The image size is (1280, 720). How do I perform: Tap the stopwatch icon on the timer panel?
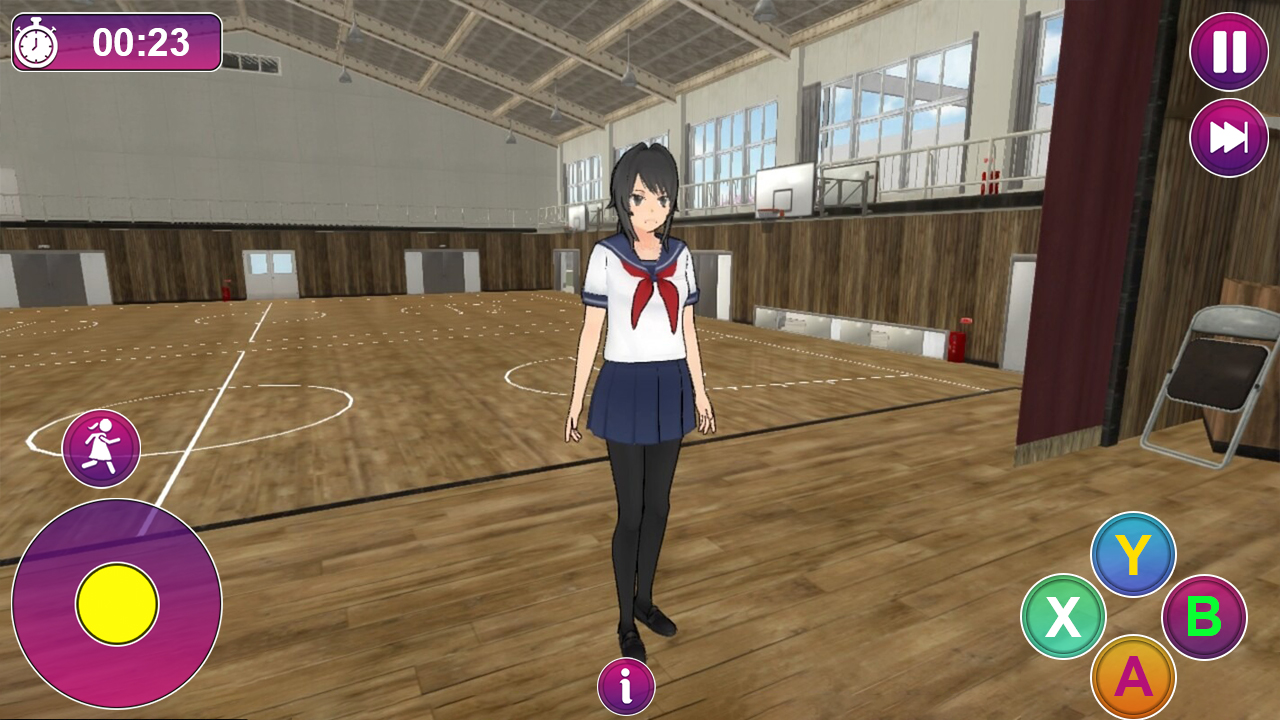35,42
